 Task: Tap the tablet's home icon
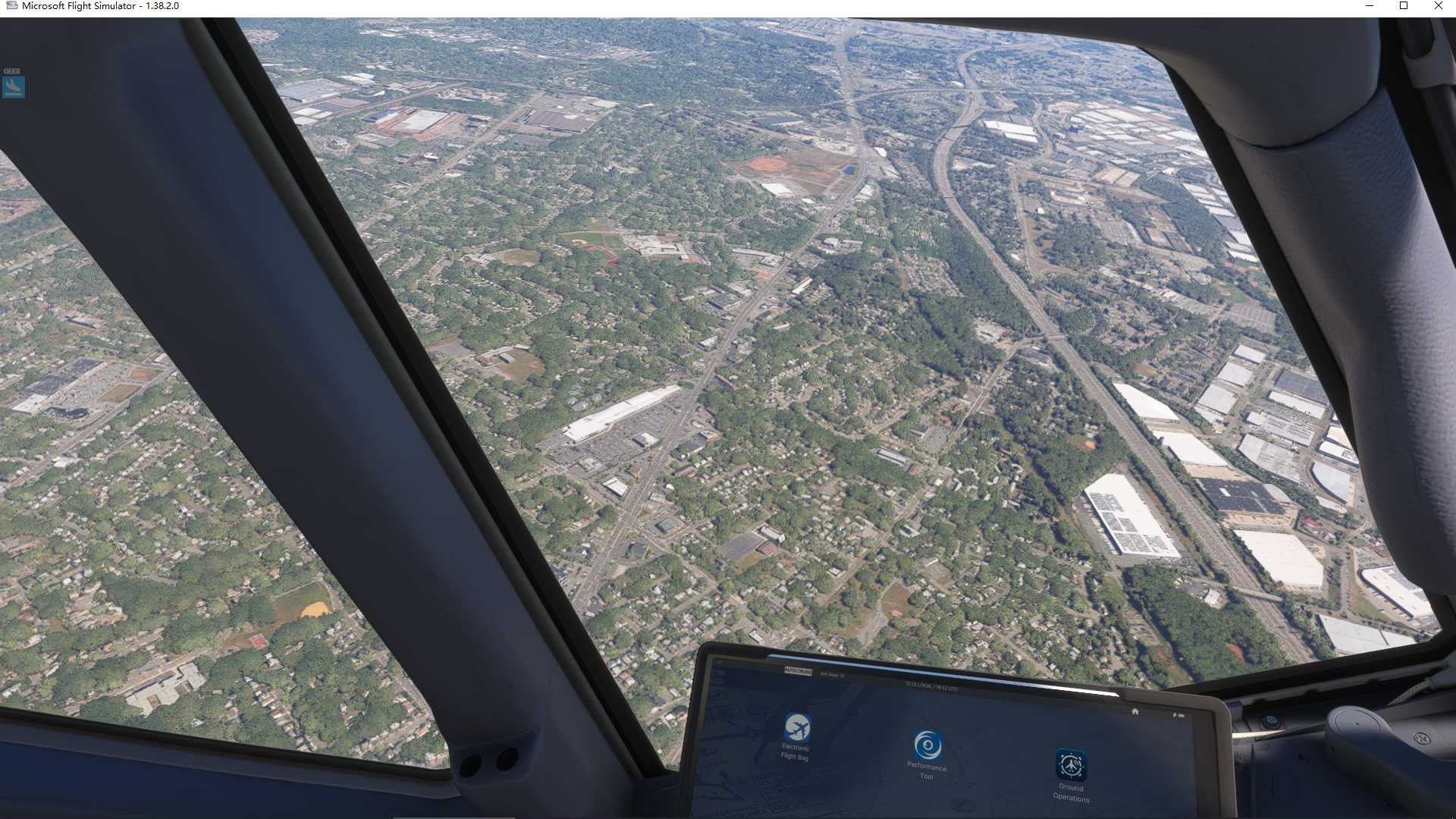(1134, 711)
